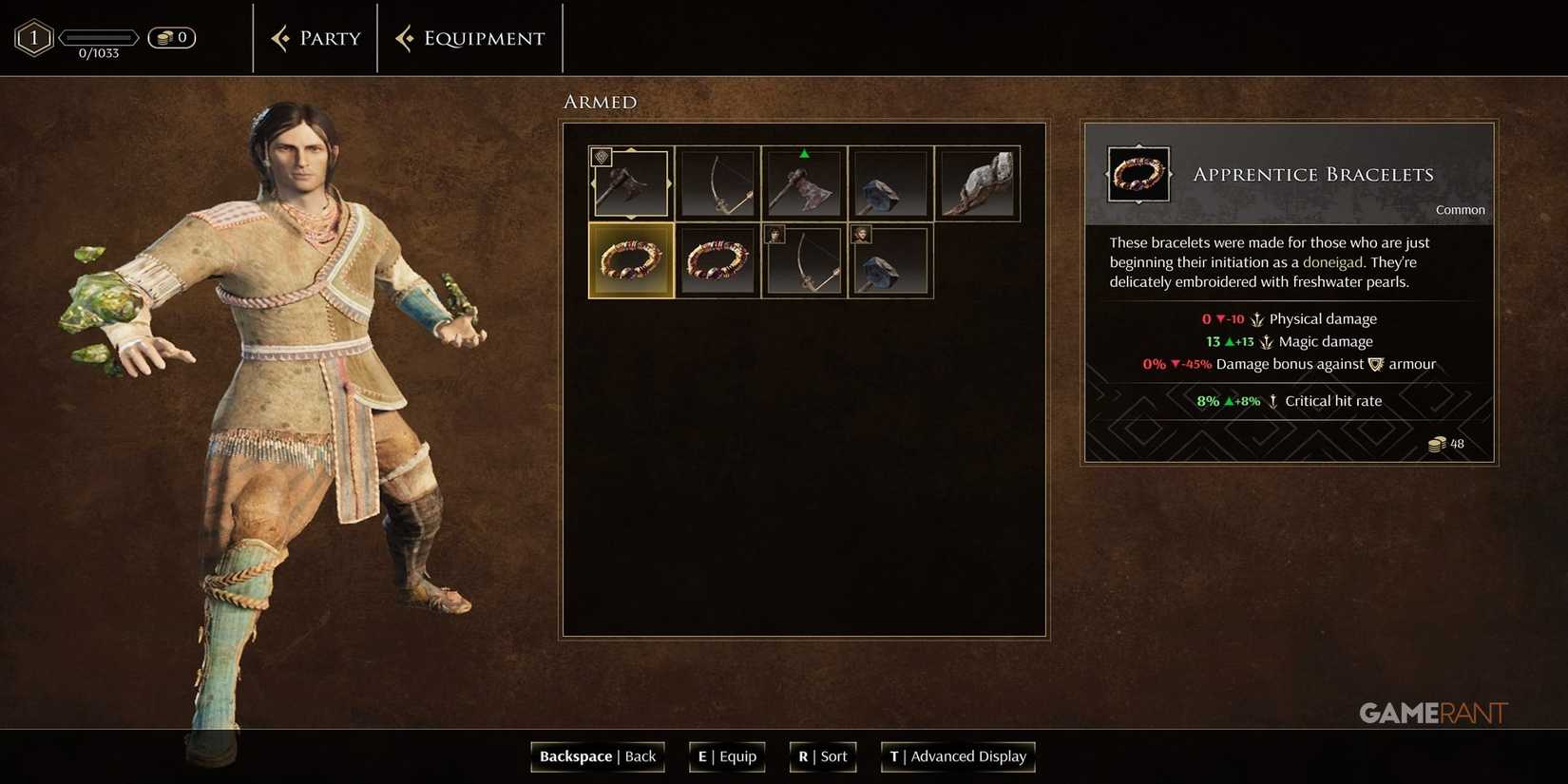Click the coin icon beside the 48 price

coord(1438,443)
